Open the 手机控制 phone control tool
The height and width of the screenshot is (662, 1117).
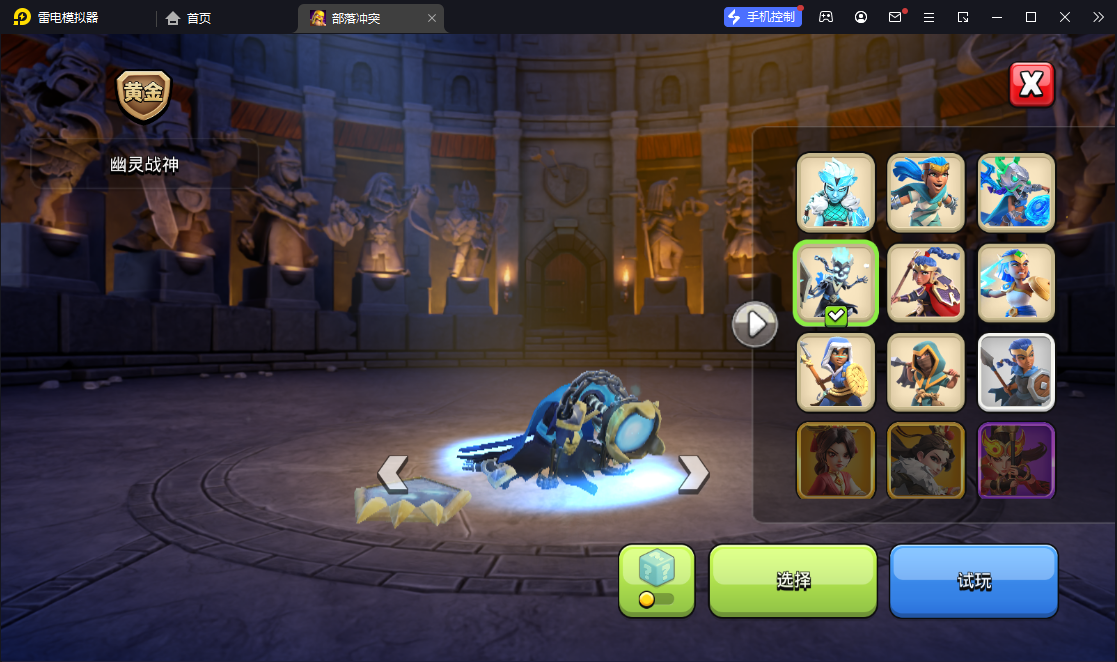coord(763,17)
